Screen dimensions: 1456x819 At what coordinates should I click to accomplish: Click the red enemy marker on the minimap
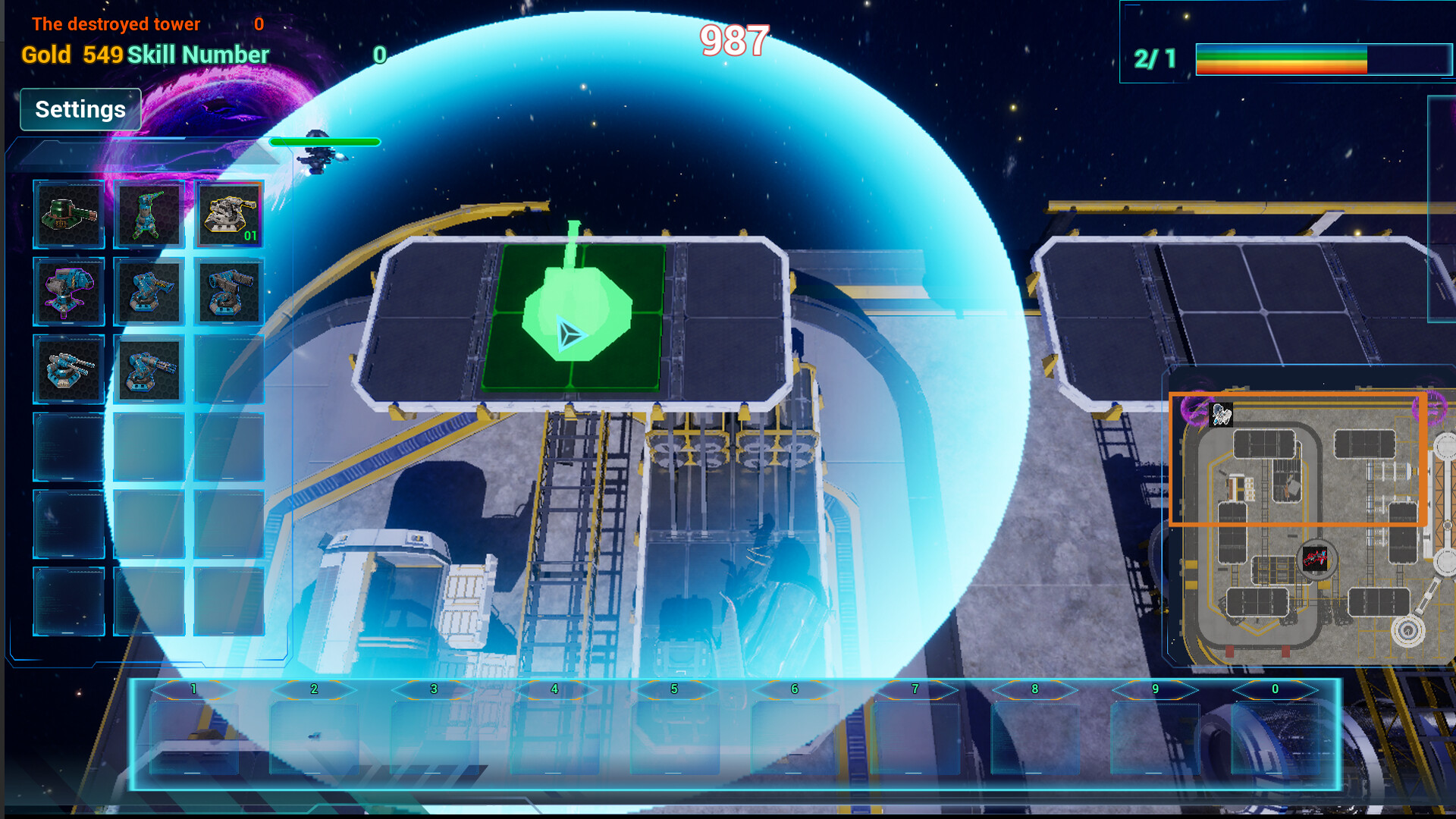(1314, 560)
